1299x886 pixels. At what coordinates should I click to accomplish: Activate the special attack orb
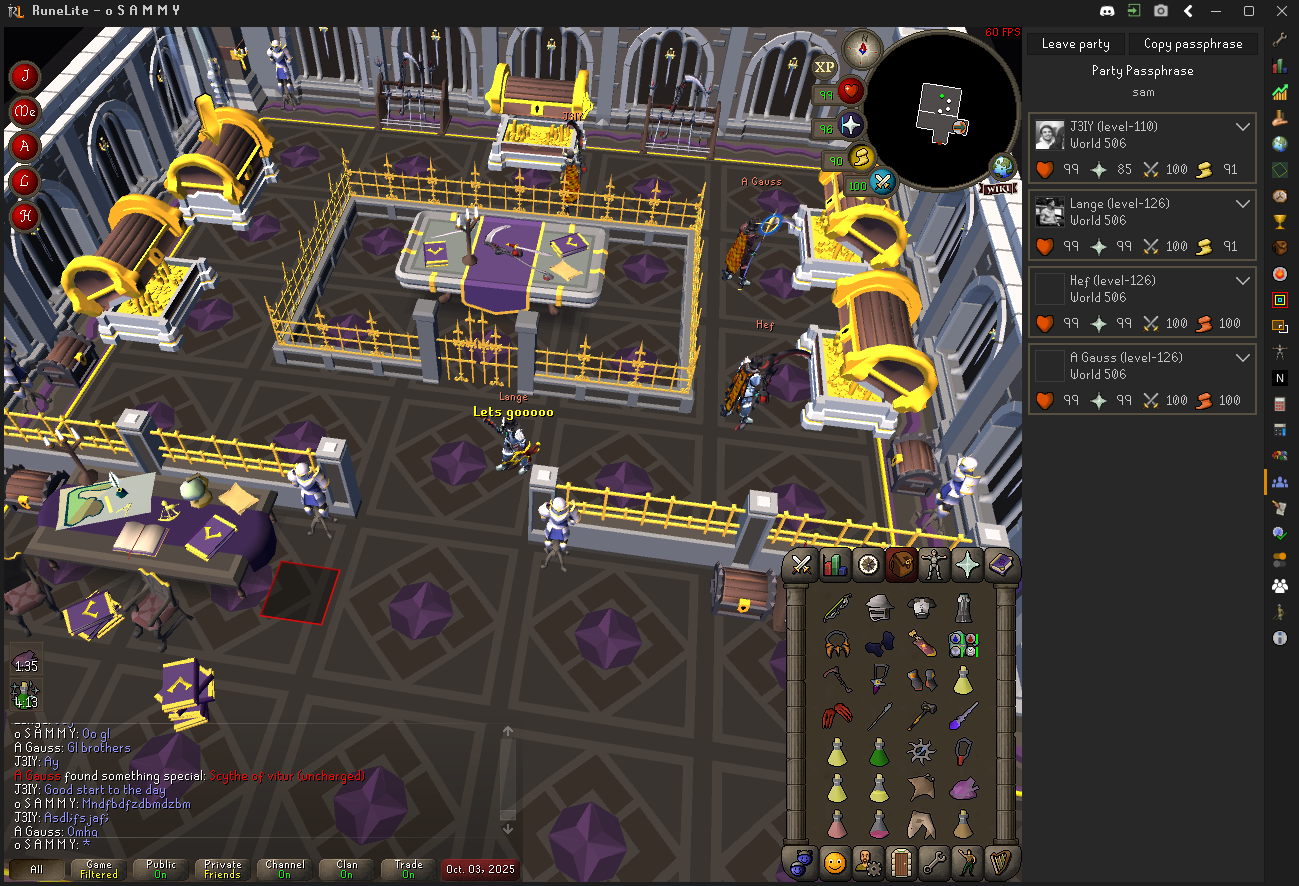[x=882, y=183]
